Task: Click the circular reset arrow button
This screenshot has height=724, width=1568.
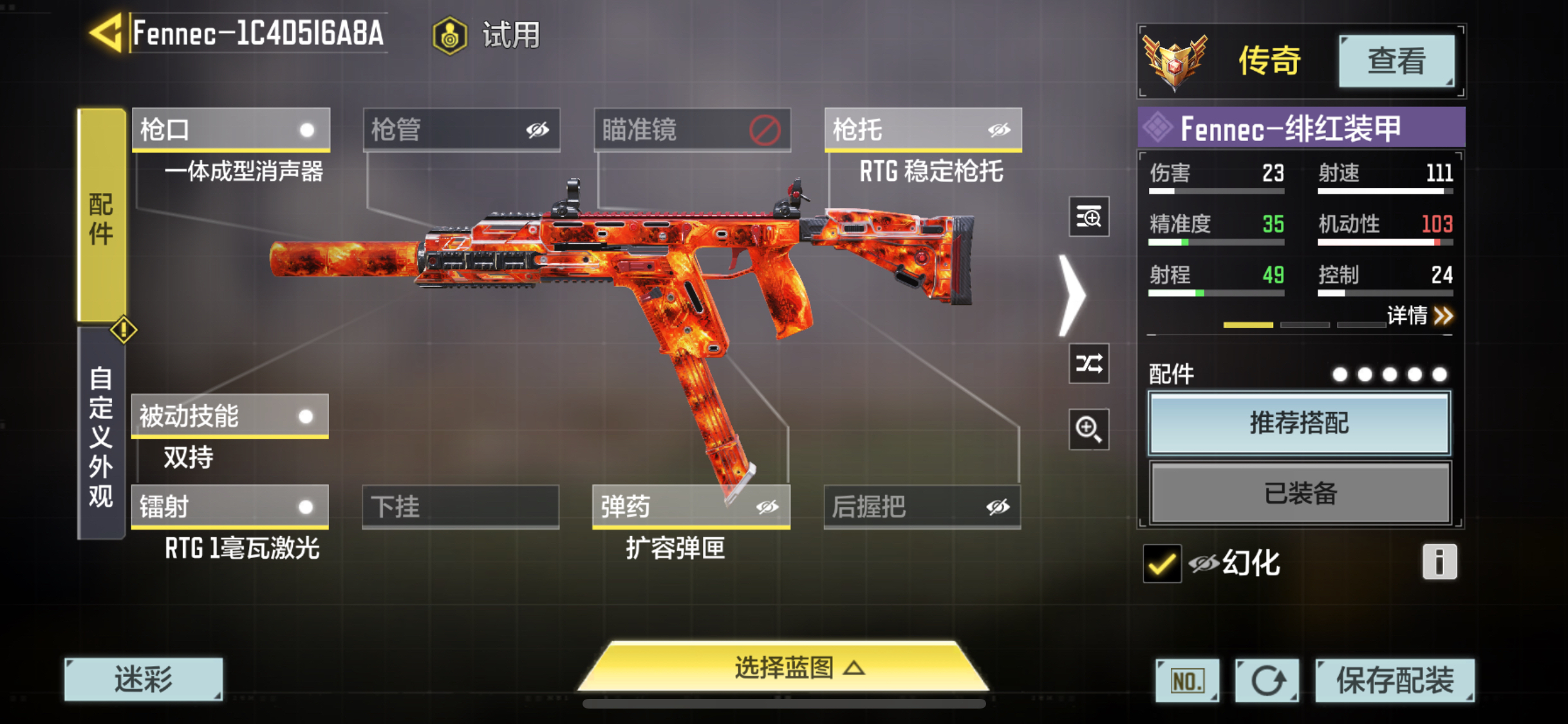Action: coord(1266,680)
